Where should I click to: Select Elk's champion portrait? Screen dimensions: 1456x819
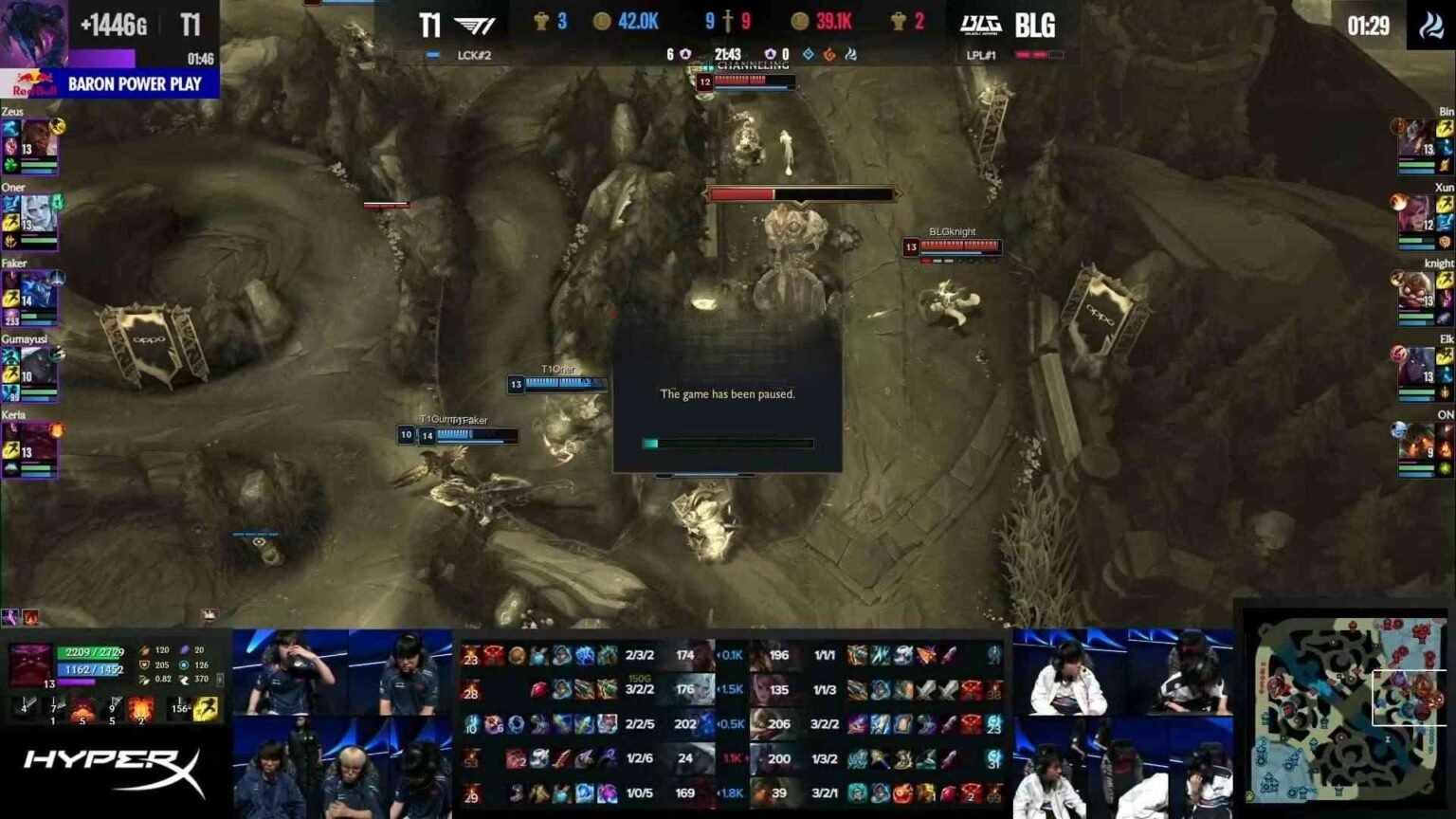coord(1419,366)
